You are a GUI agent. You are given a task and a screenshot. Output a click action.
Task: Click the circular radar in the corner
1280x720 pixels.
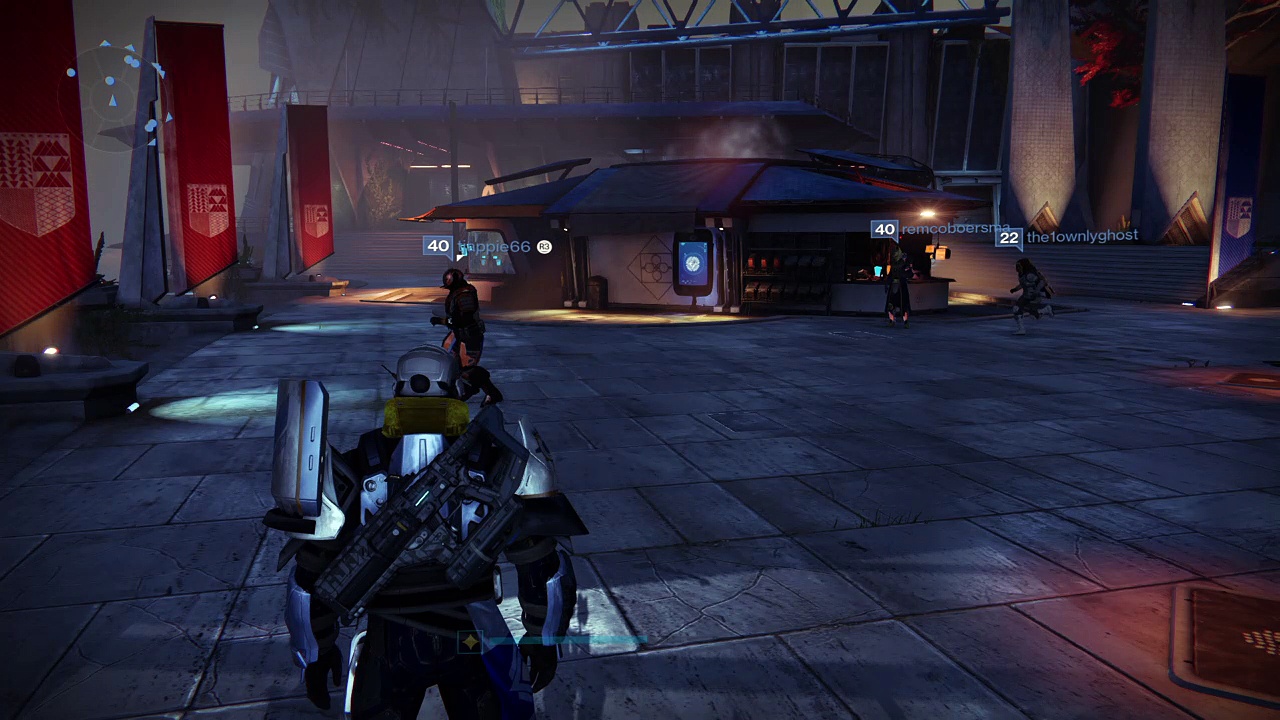118,91
